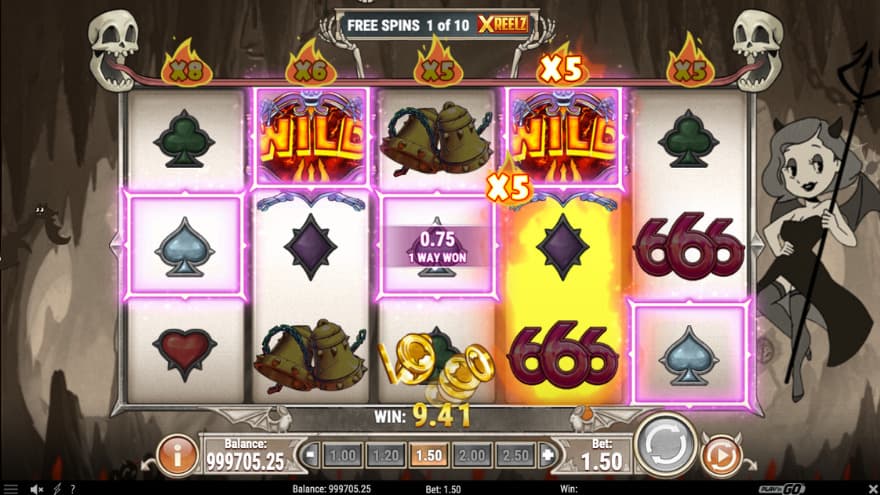Decrease the bet with the minus arrow
The image size is (880, 495).
[310, 455]
